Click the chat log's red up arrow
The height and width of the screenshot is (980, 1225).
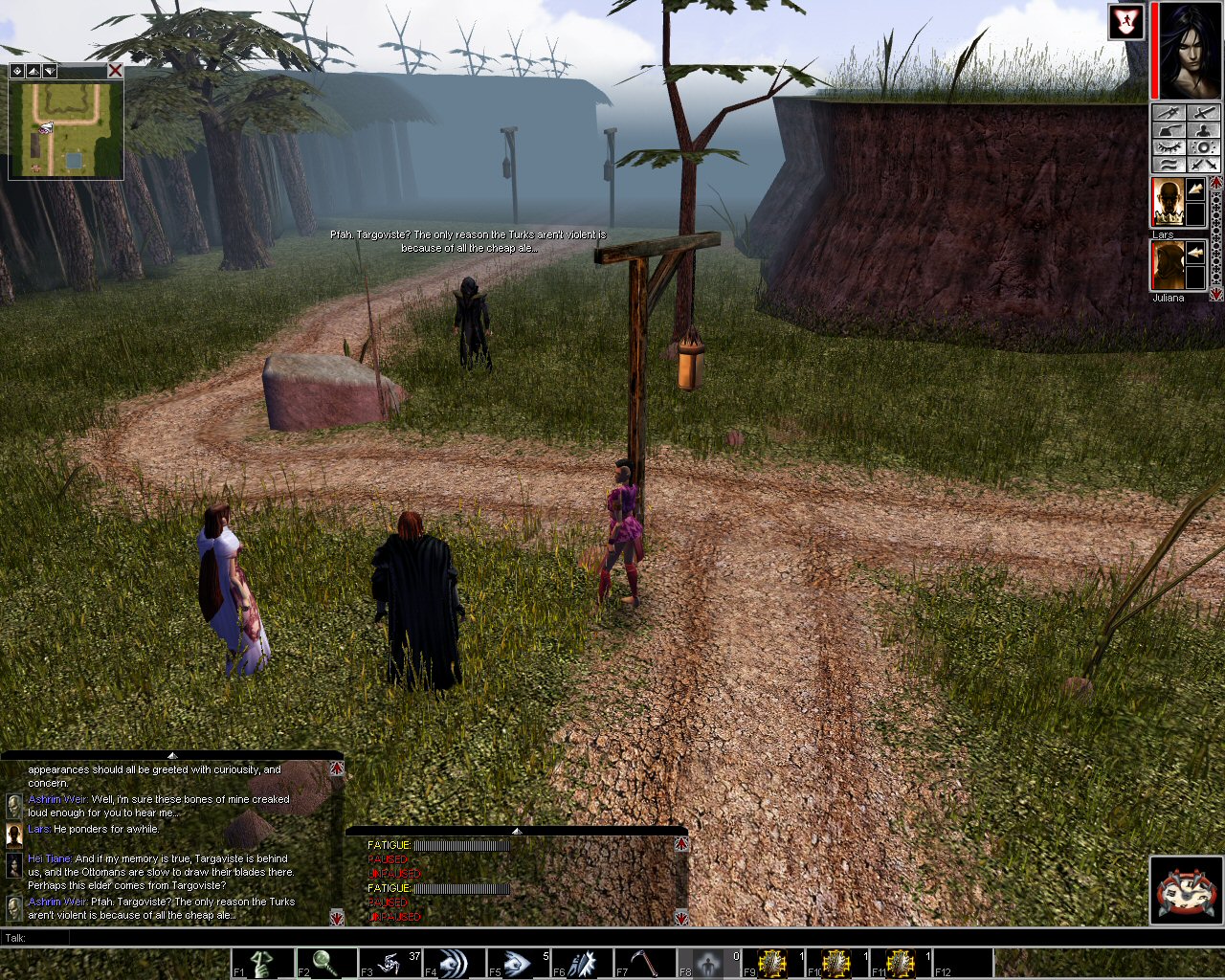click(x=337, y=768)
